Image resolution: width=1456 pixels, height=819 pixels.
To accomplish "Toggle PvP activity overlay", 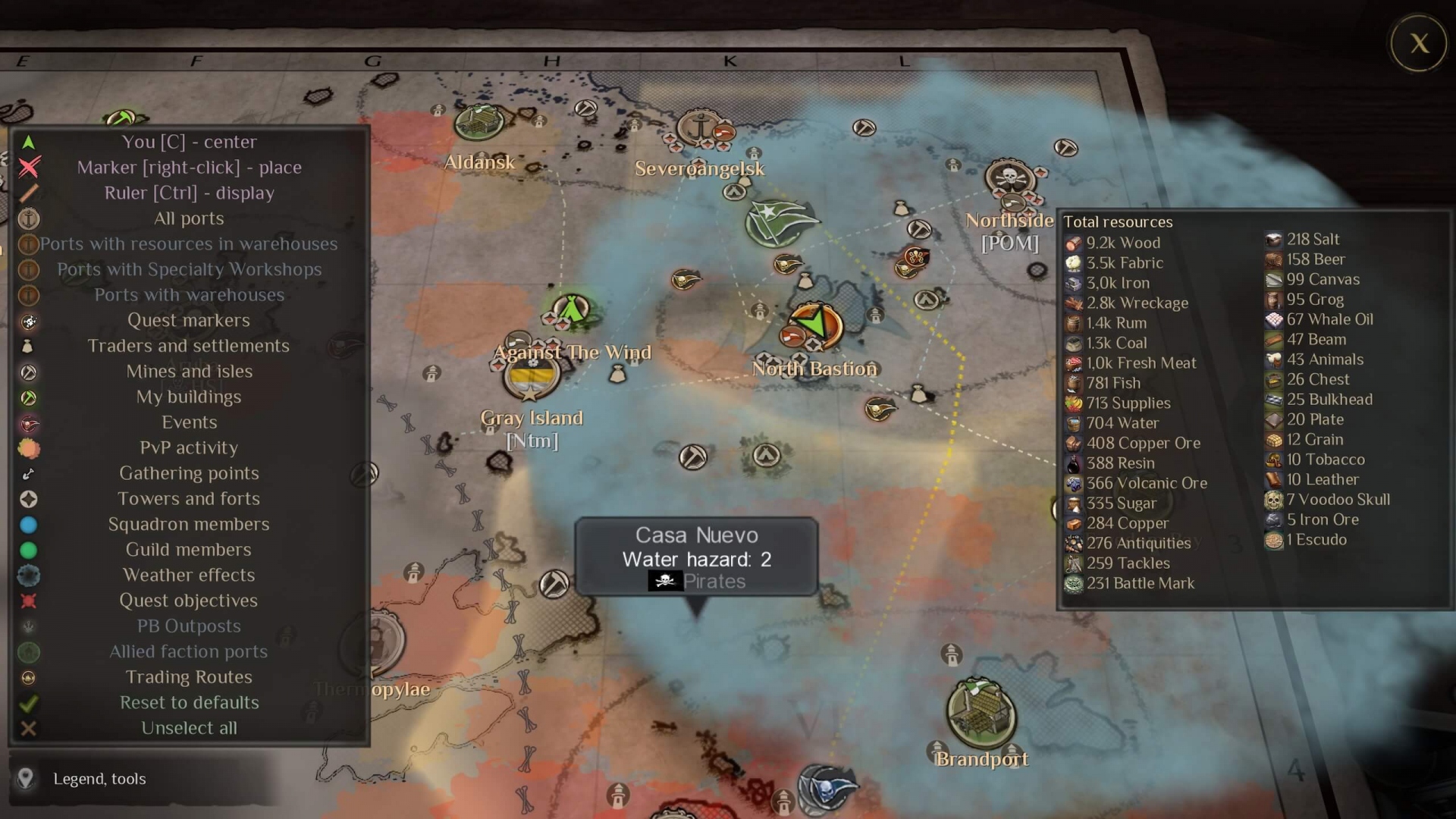I will [189, 448].
